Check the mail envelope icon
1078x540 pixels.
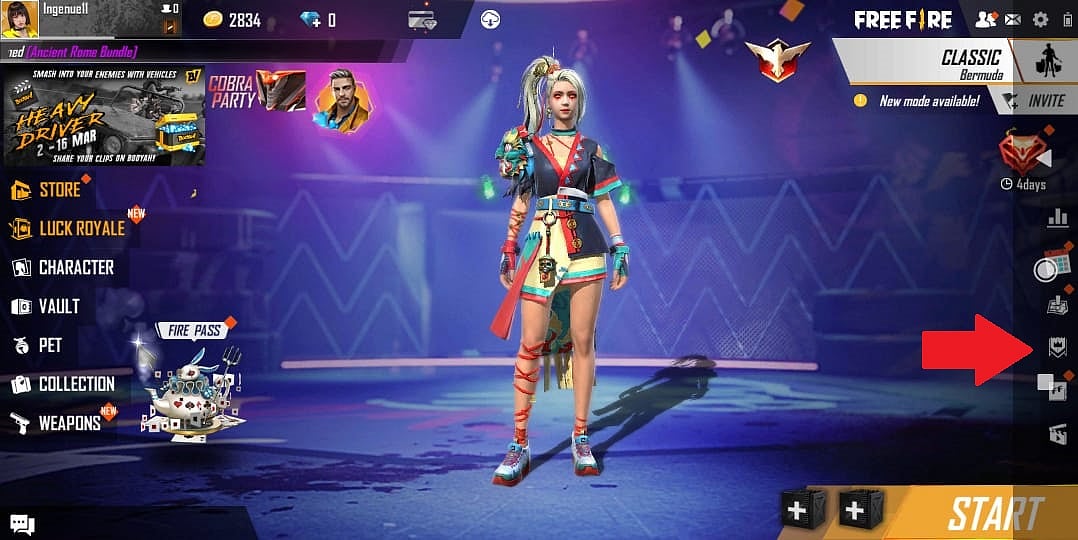[x=1013, y=19]
